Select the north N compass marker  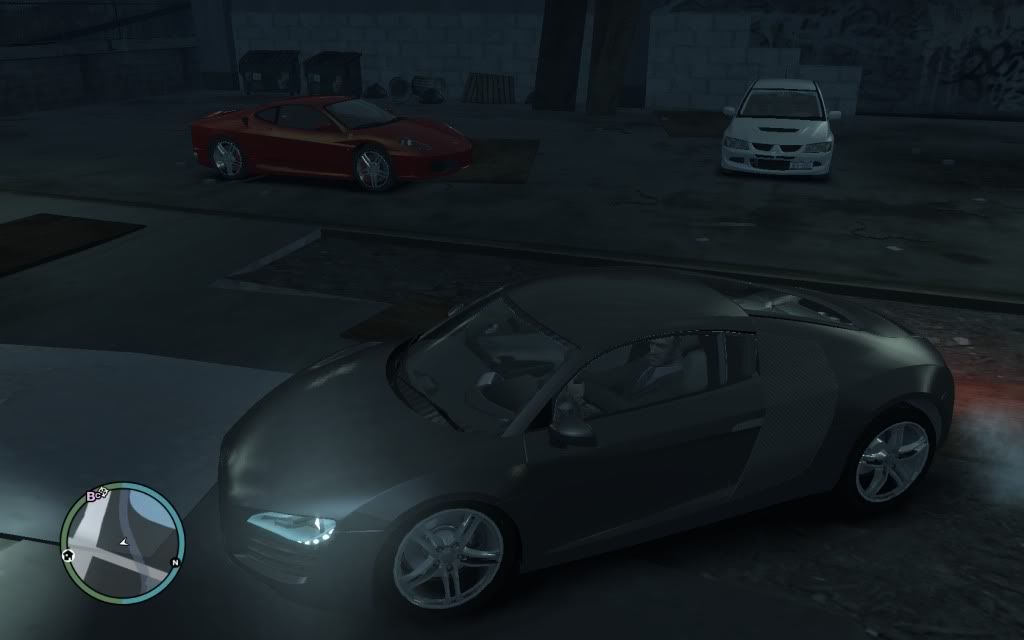(x=176, y=562)
